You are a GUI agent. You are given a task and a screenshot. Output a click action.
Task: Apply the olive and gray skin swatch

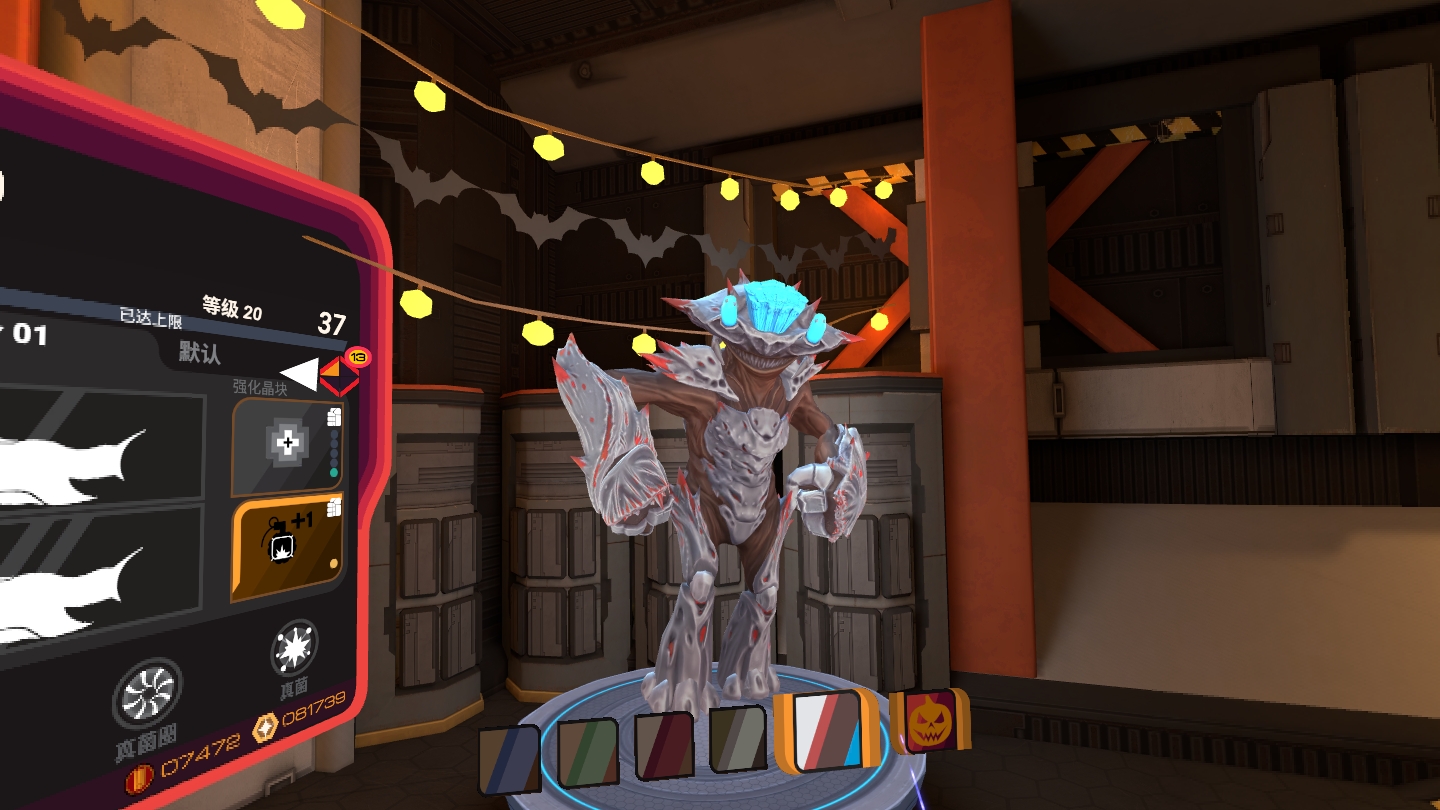pos(738,740)
